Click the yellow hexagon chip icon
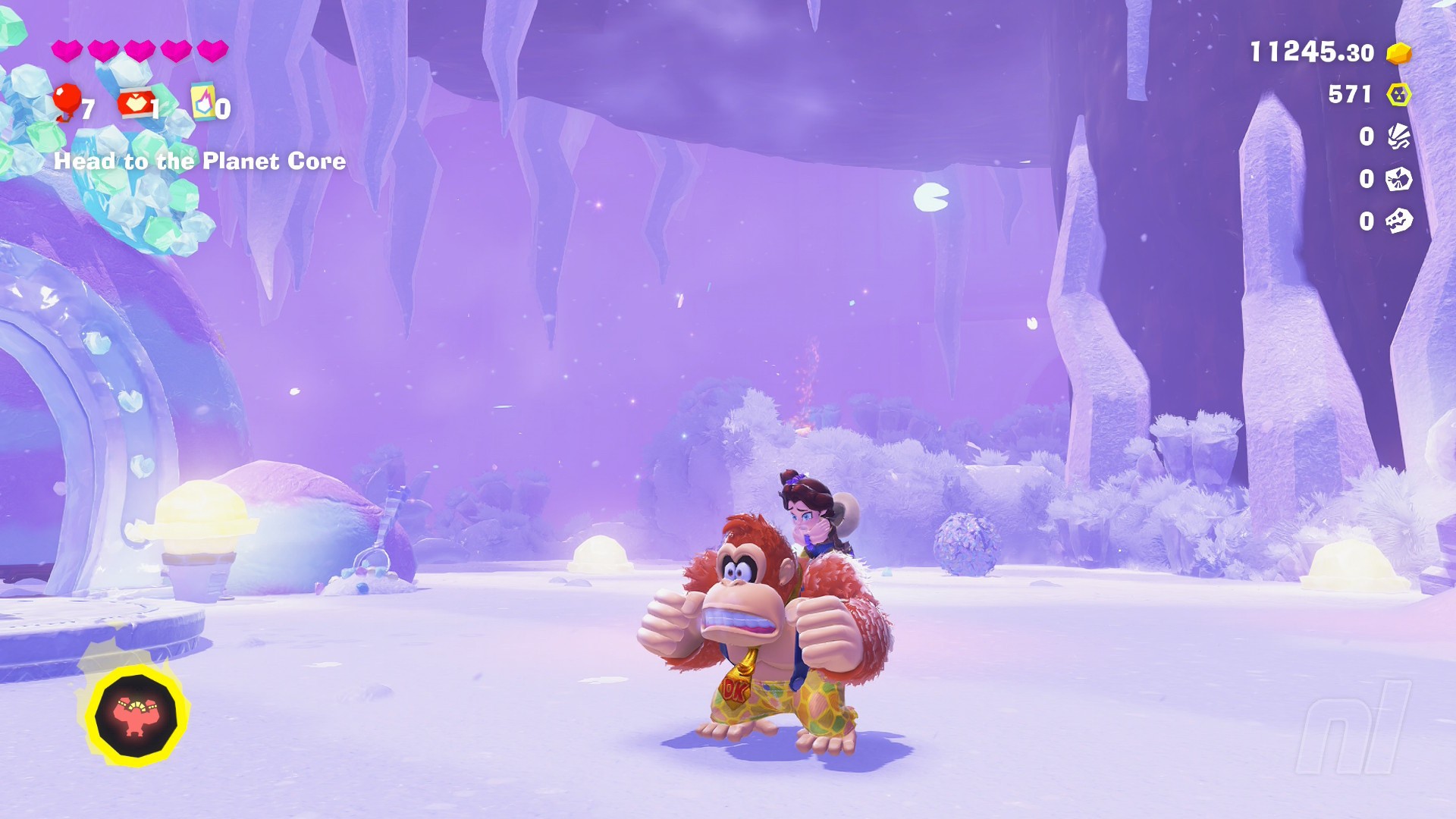Image resolution: width=1456 pixels, height=819 pixels. click(1398, 95)
